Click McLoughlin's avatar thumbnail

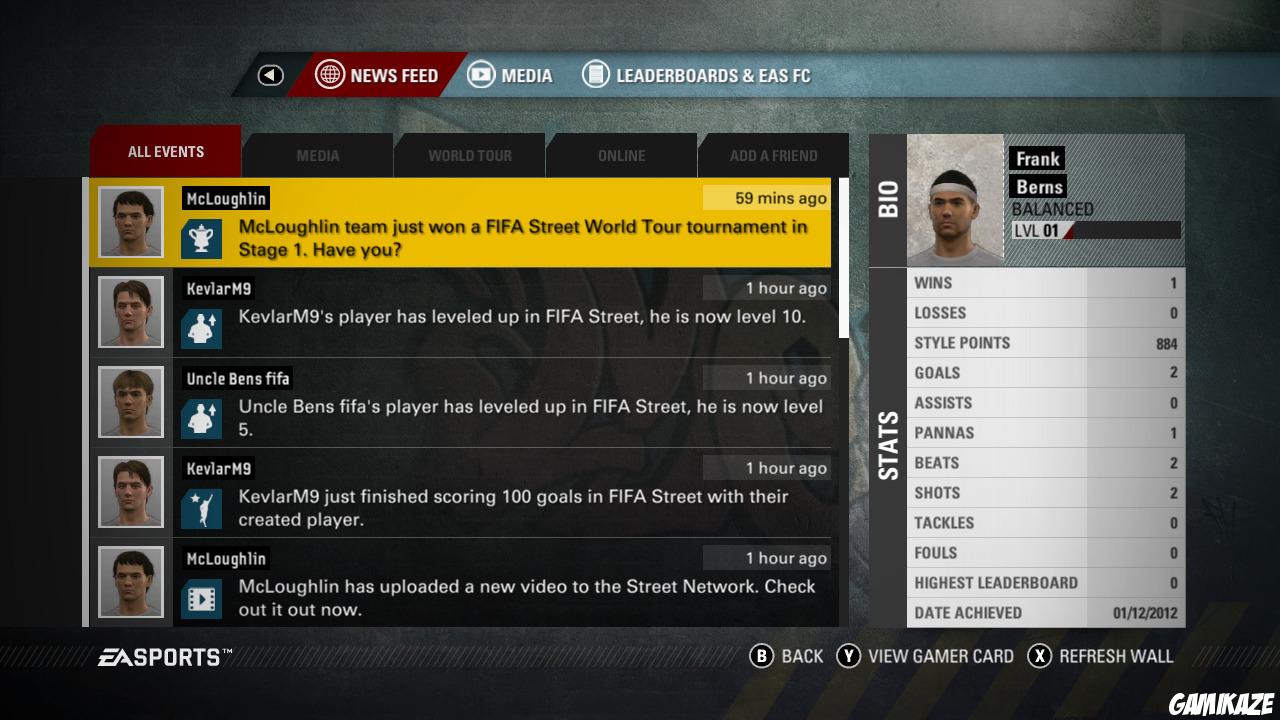pos(130,221)
